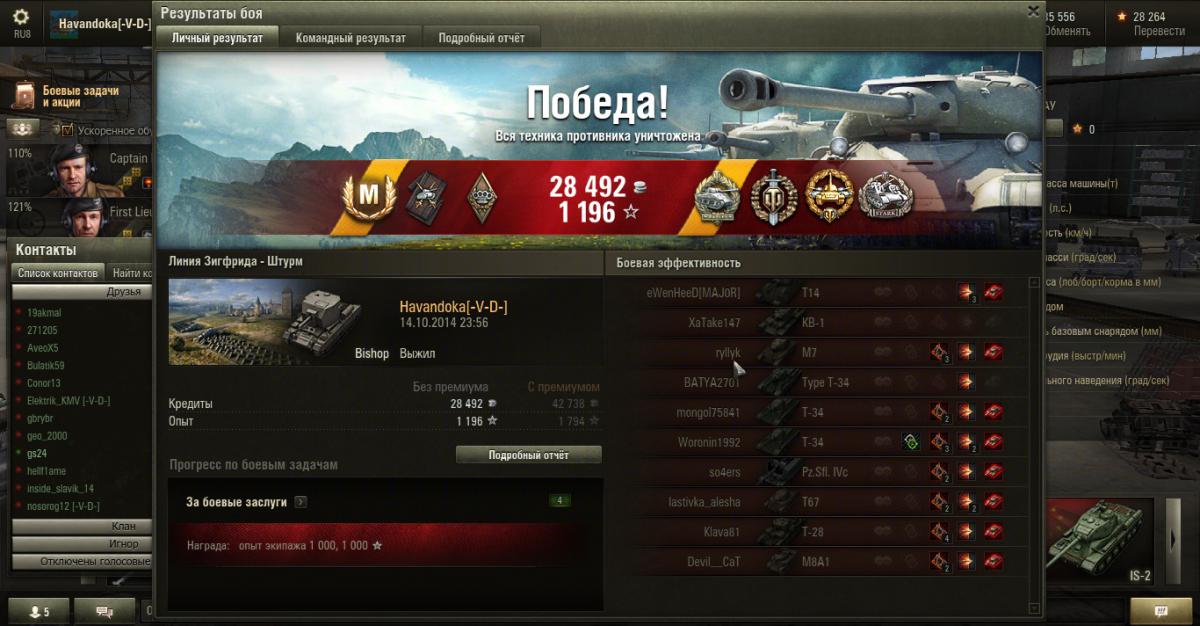Viewport: 1200px width, 626px height.
Task: Close the battle results window
Action: coord(1033,11)
